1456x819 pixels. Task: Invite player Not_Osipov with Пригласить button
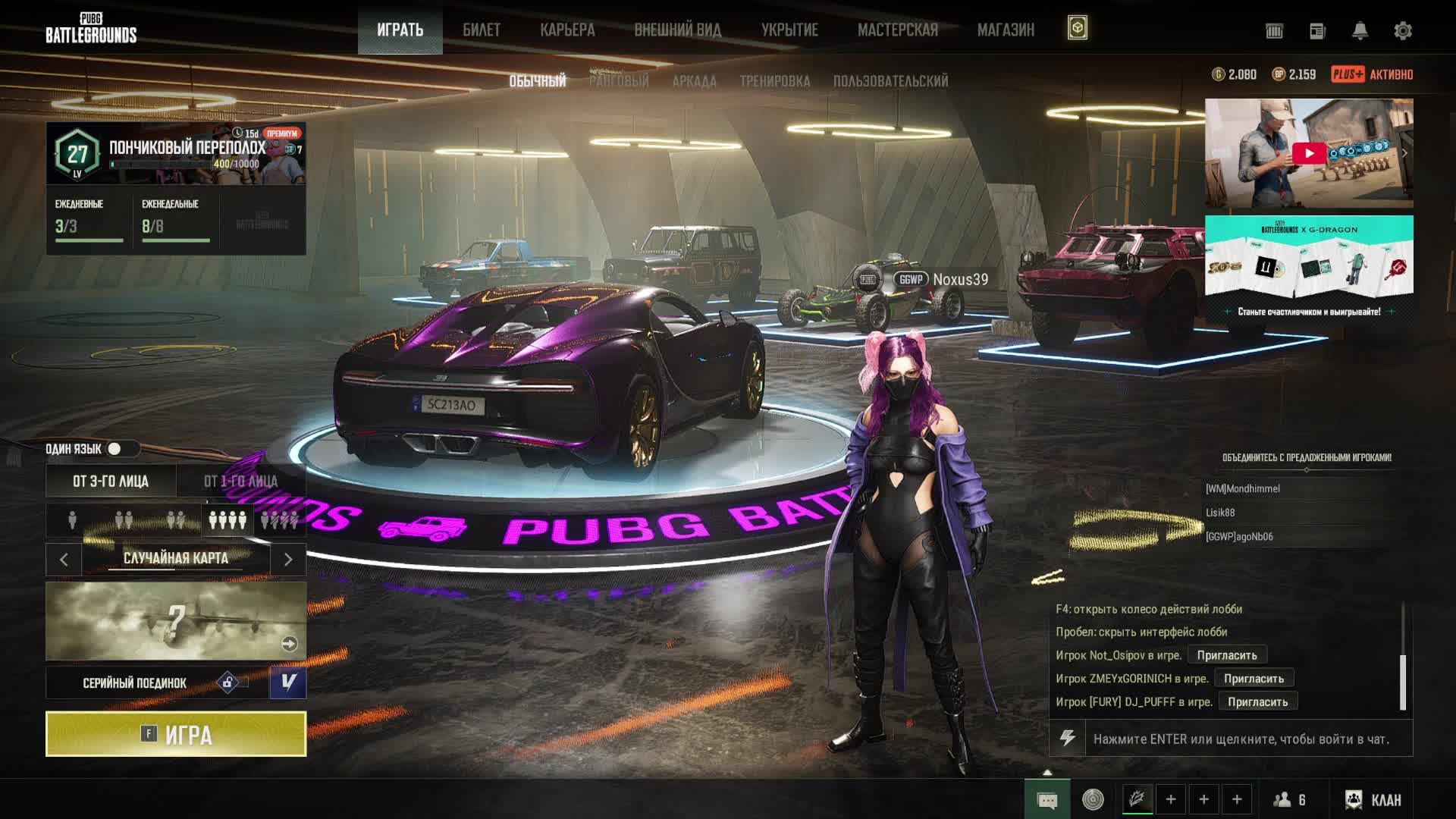(1226, 655)
